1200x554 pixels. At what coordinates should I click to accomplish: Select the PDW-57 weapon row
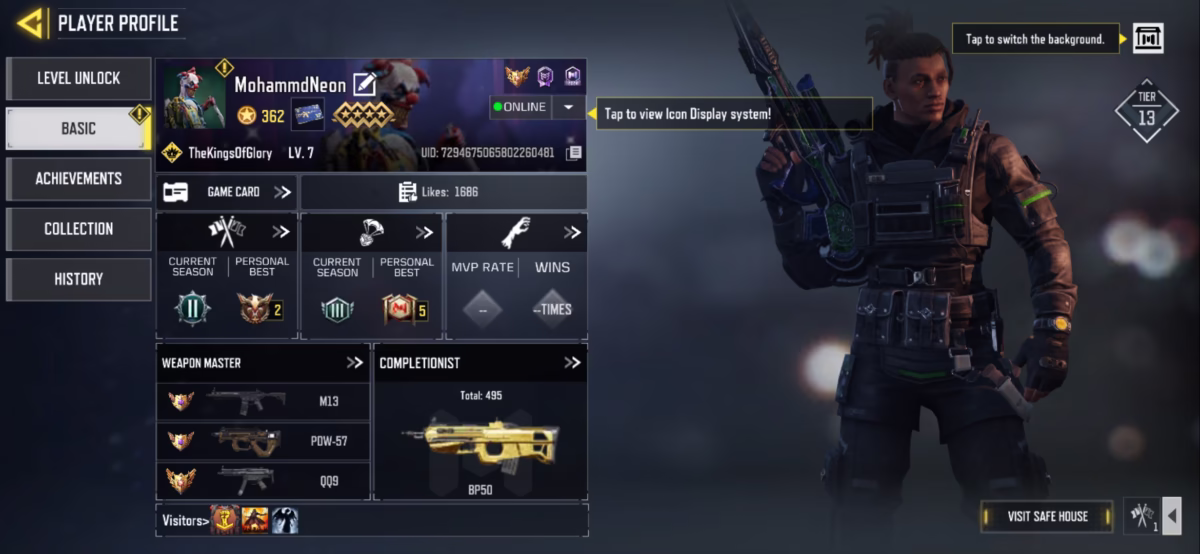[x=263, y=441]
